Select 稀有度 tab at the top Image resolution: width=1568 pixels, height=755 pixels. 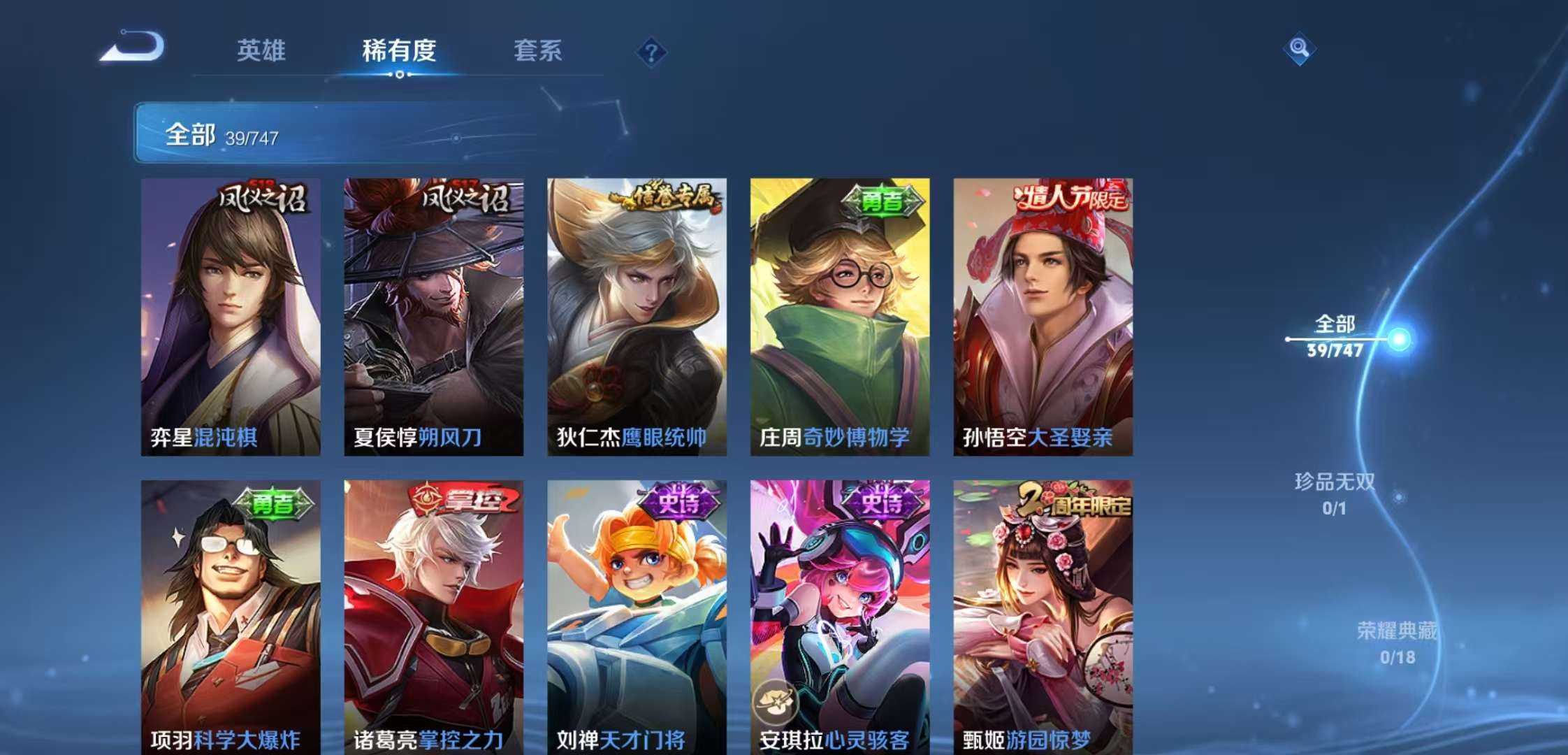[x=398, y=52]
